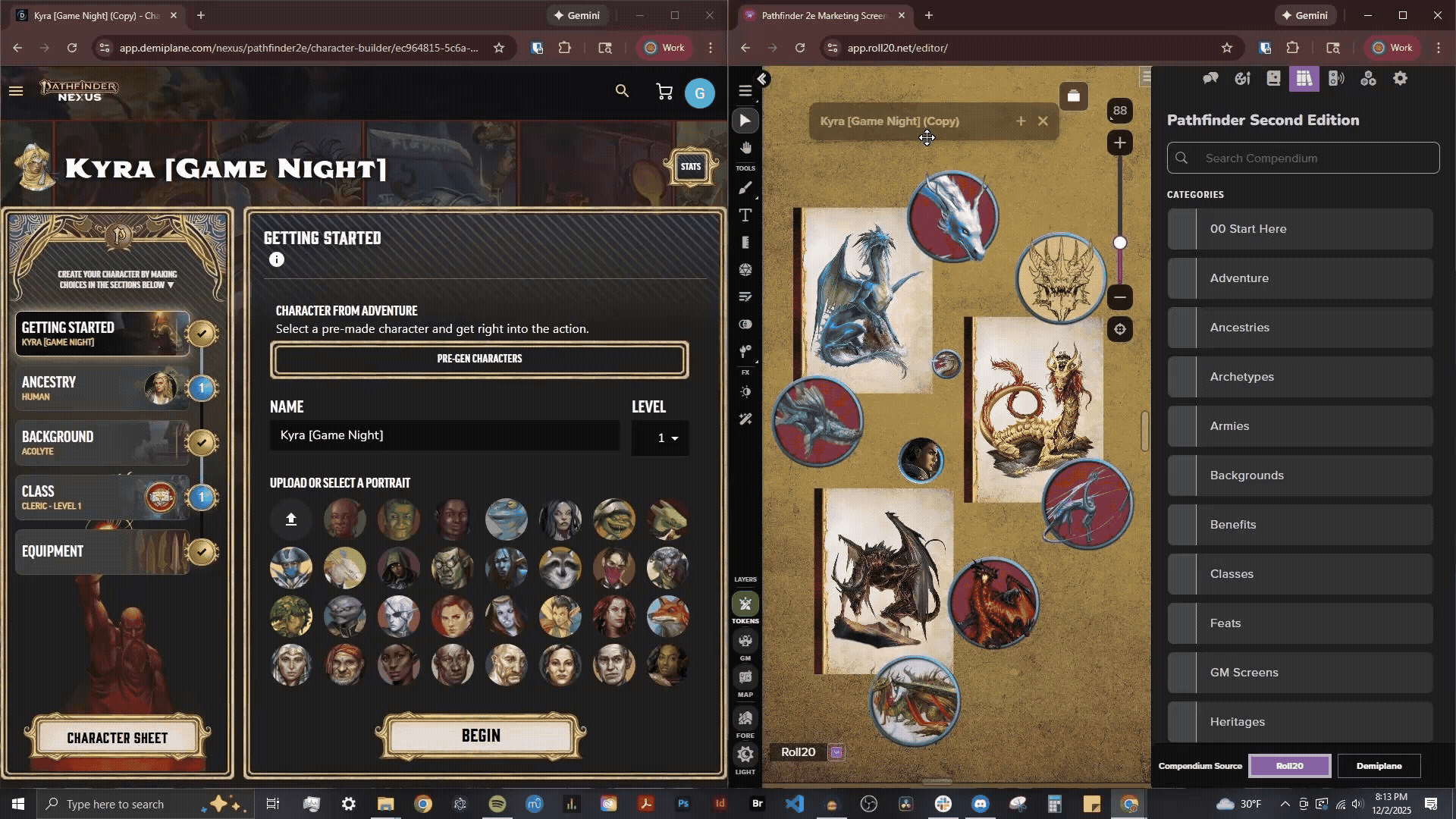
Task: Select the Pan tool in Roll20
Action: click(x=745, y=147)
